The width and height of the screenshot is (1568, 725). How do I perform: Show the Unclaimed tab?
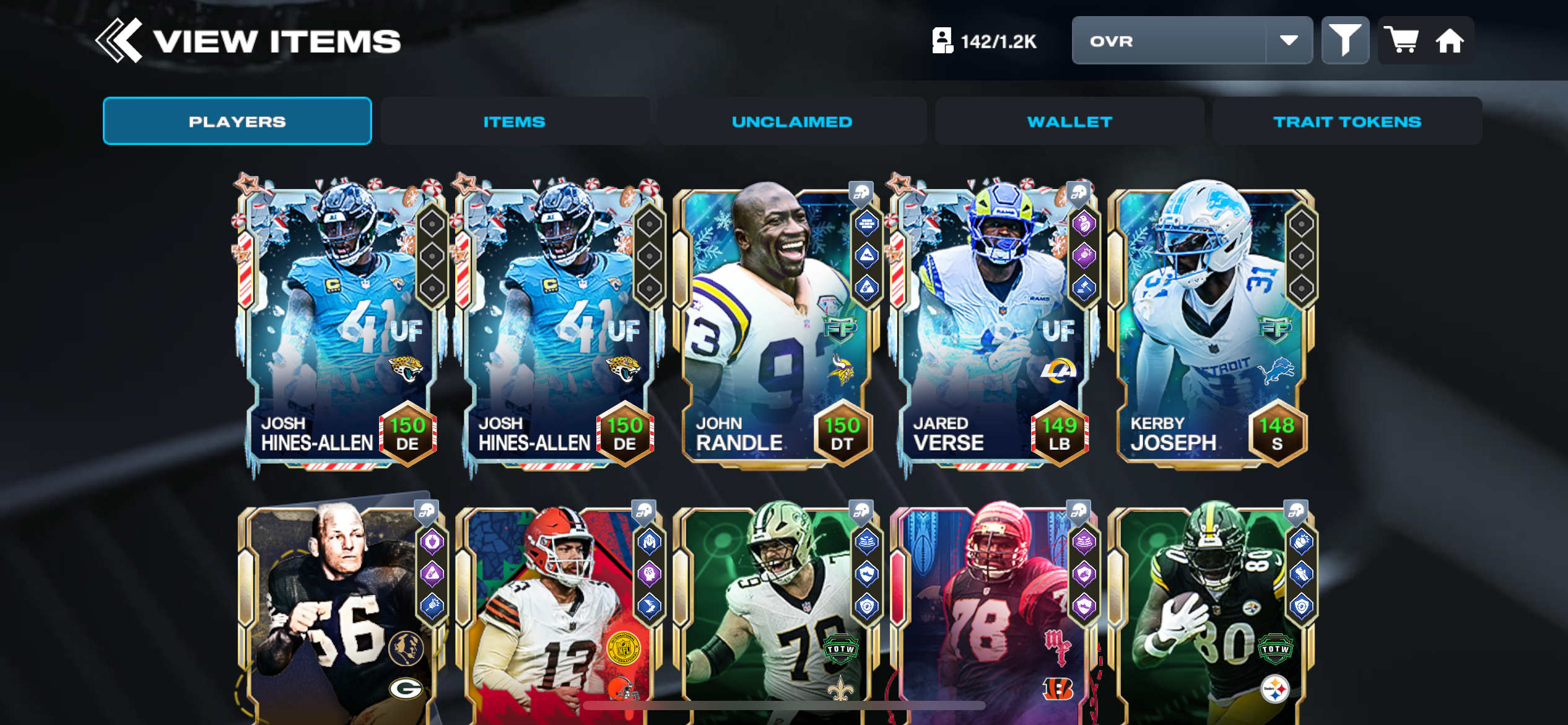pyautogui.click(x=792, y=121)
